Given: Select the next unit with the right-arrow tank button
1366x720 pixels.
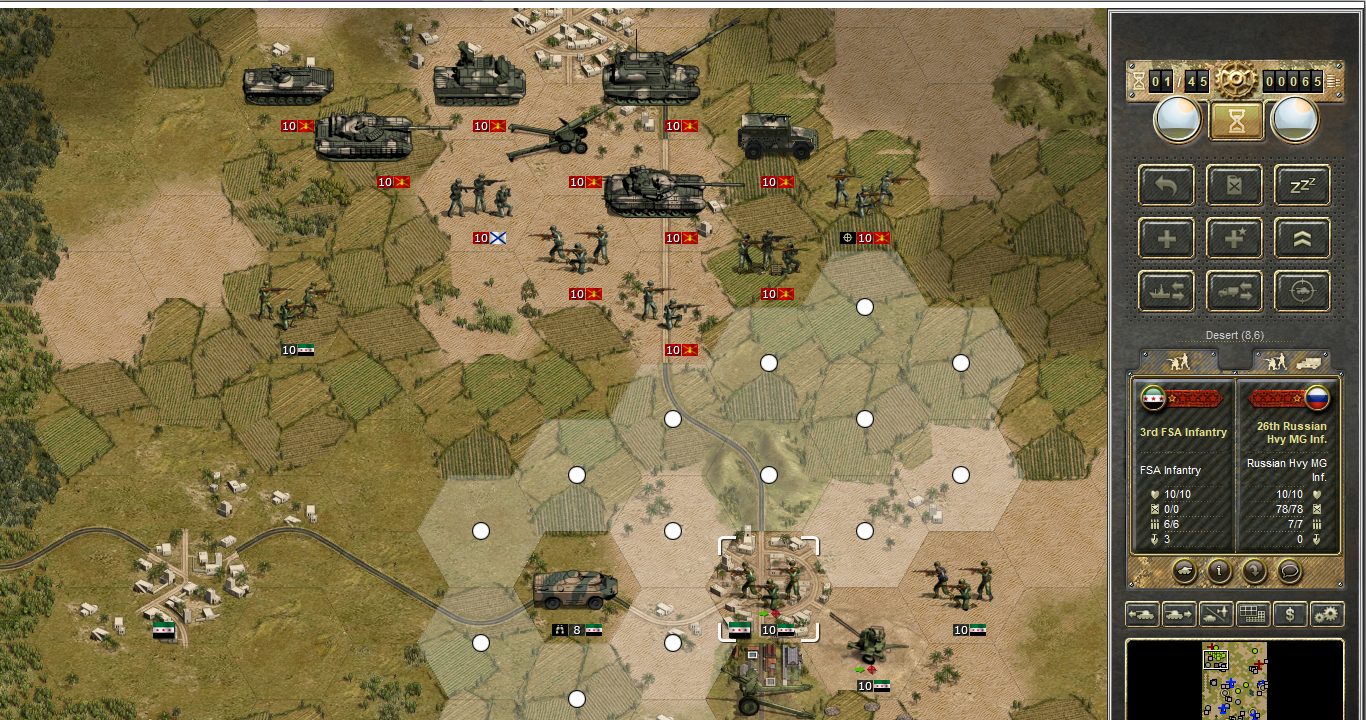Looking at the screenshot, I should (1179, 614).
